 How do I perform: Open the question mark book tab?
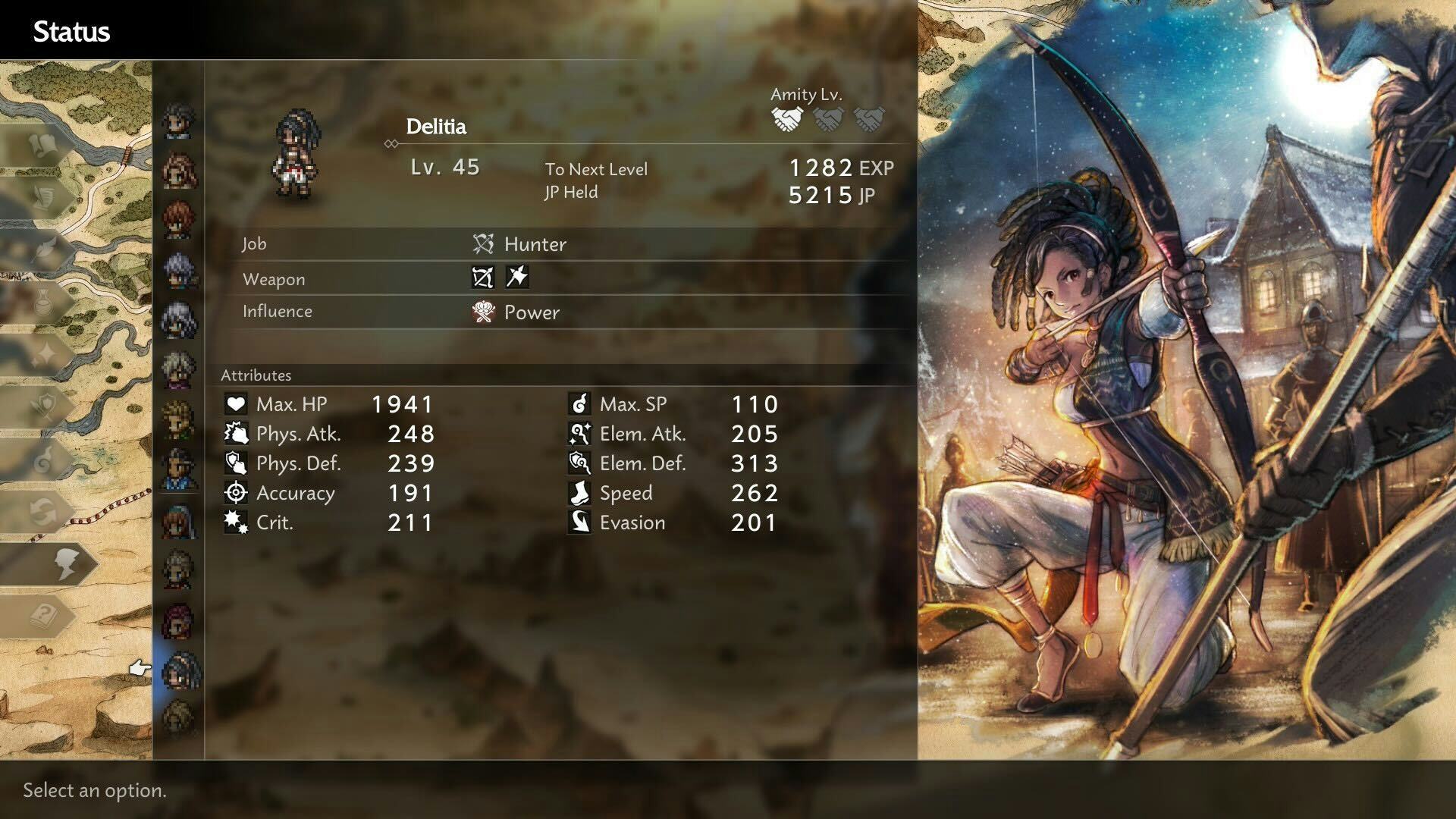pos(45,615)
